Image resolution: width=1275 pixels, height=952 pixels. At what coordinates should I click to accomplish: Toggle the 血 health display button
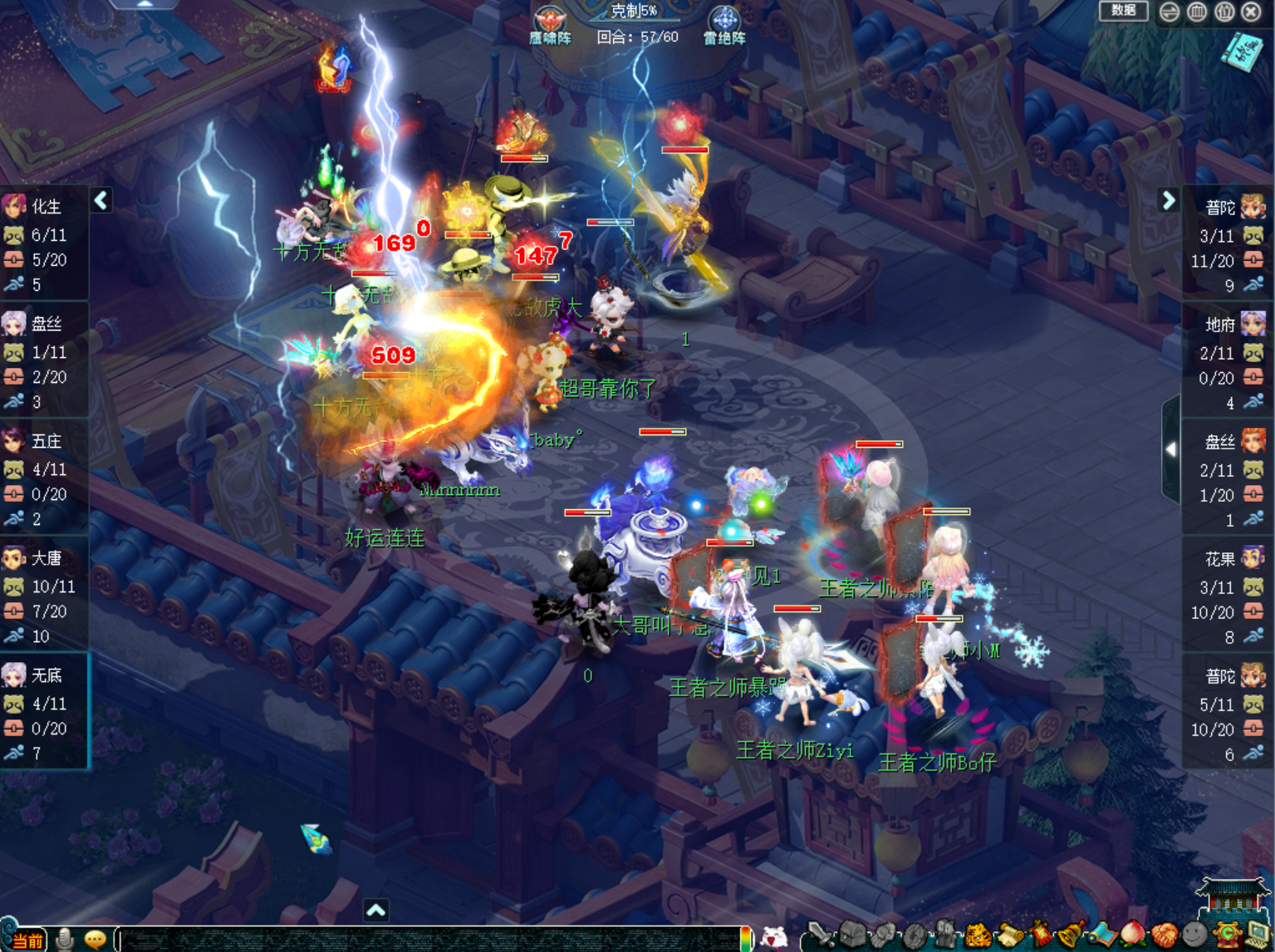pos(1197,12)
